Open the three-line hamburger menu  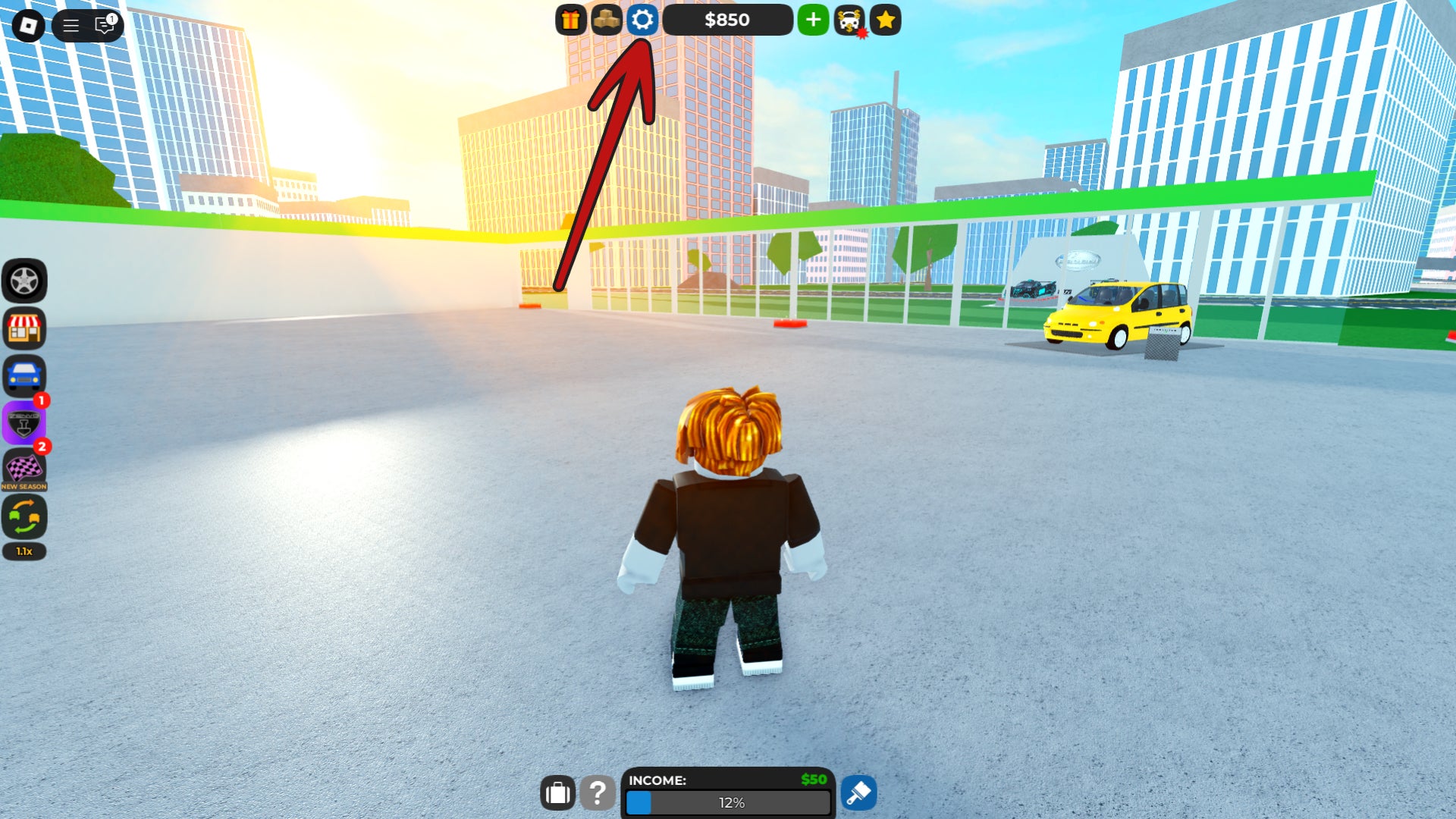point(71,26)
